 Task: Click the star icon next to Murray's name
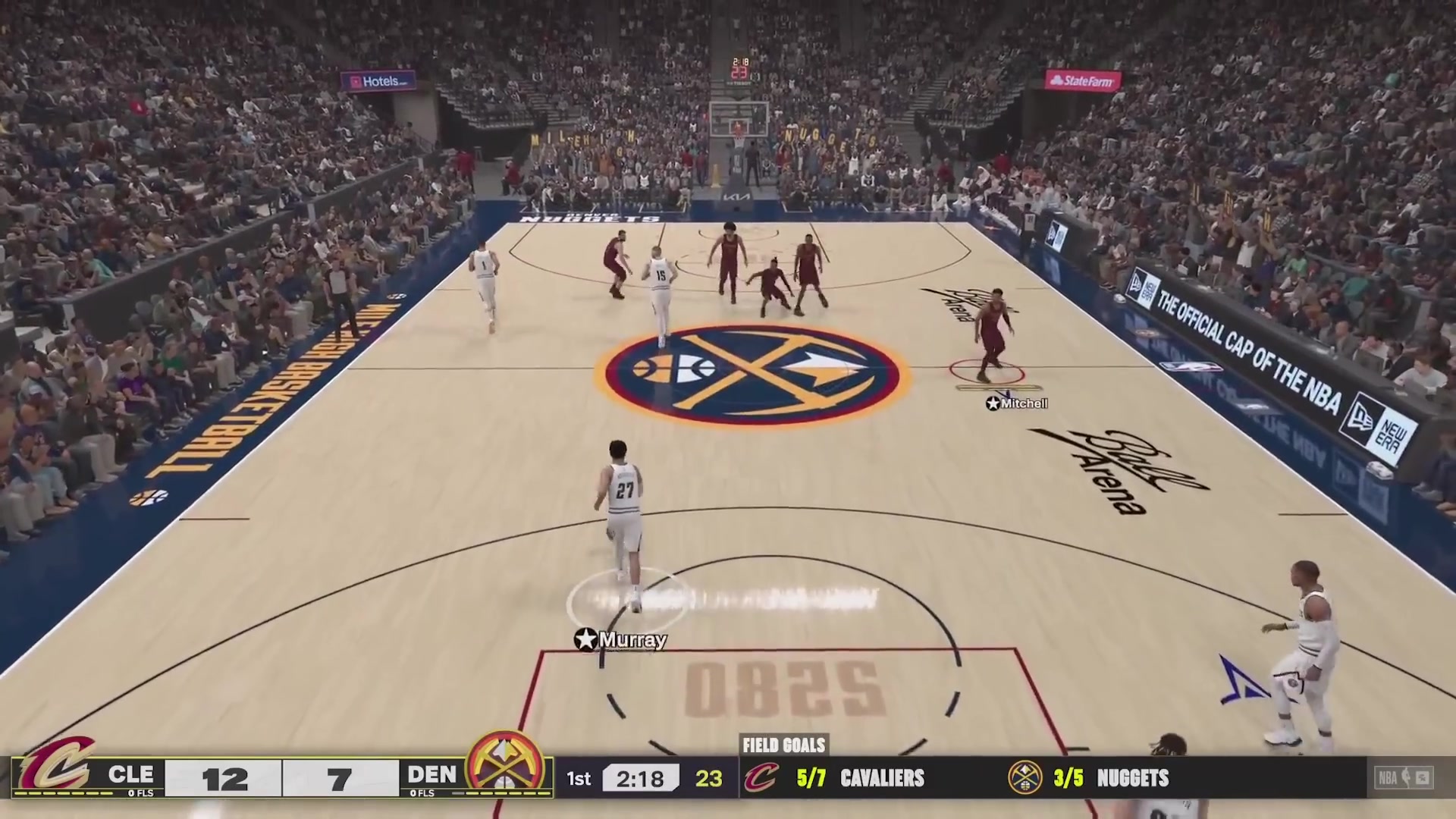click(x=585, y=639)
